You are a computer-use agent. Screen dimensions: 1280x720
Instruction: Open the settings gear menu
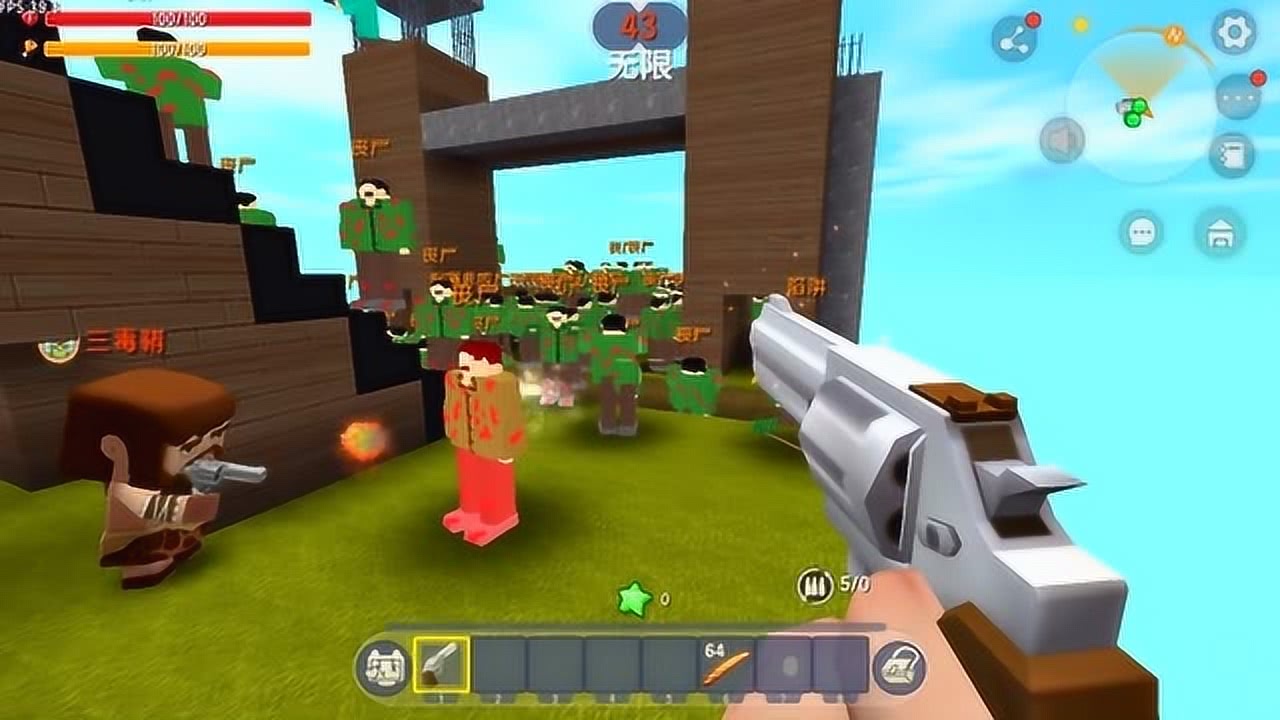point(1233,32)
